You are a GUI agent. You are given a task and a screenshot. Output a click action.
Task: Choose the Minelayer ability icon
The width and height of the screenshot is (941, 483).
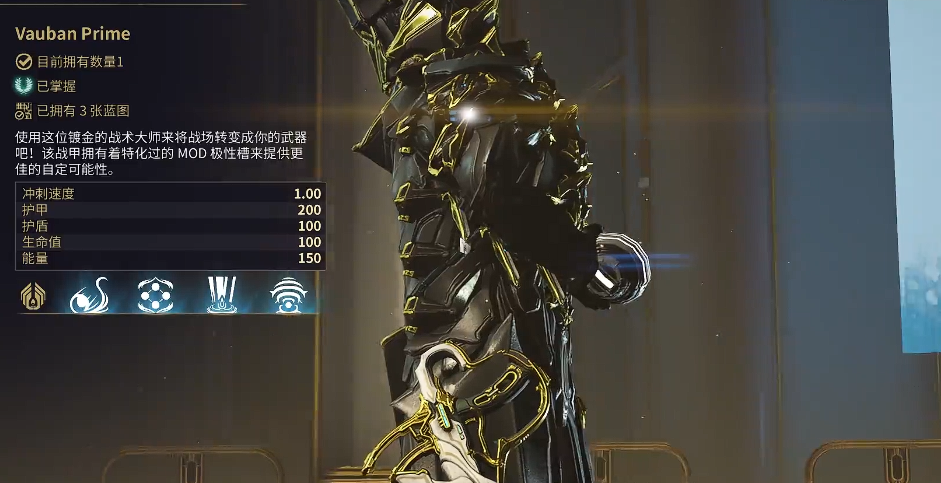coord(153,294)
